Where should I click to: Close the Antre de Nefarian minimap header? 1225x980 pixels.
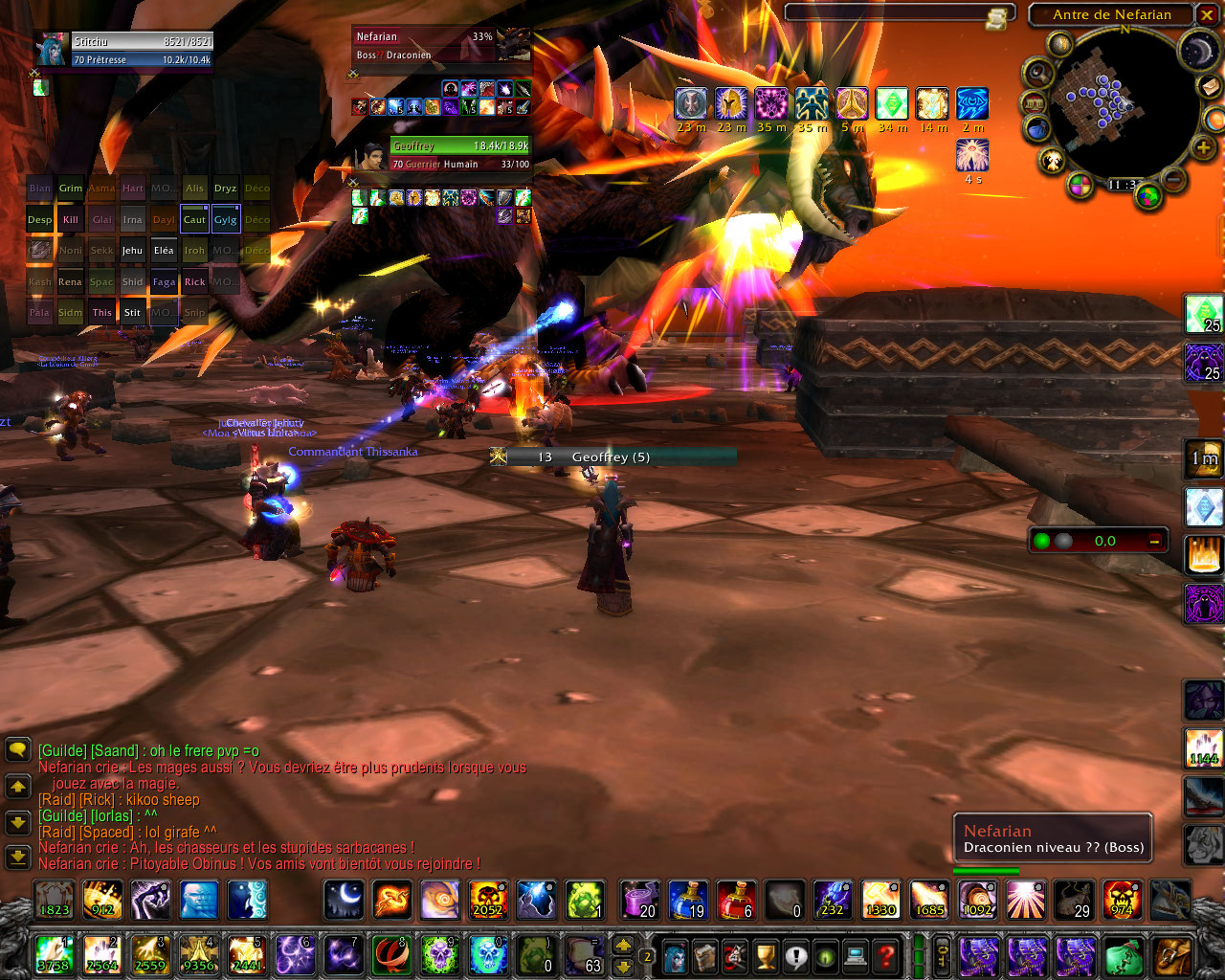click(x=1206, y=14)
